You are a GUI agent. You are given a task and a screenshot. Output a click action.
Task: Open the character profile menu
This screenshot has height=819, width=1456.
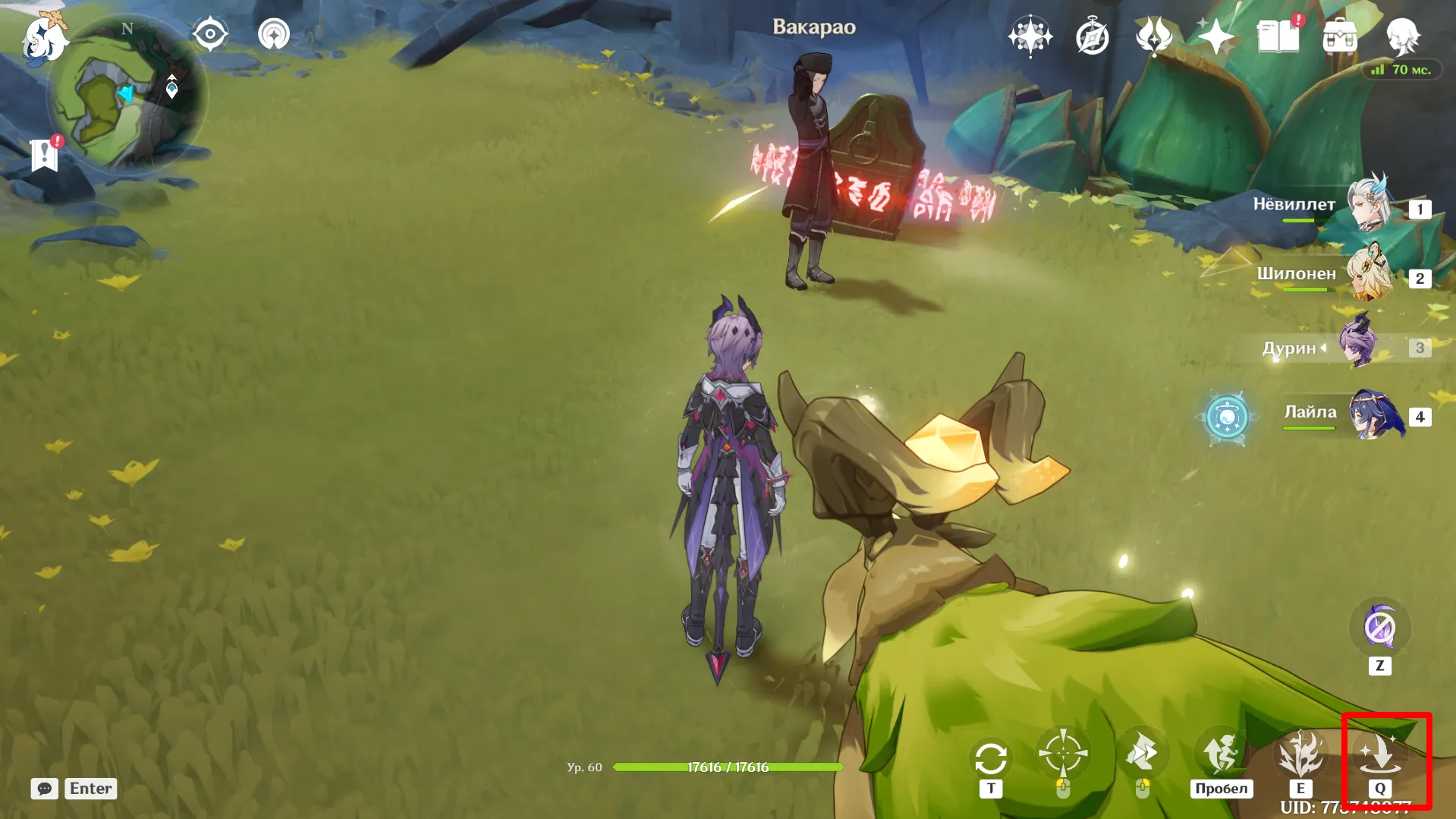1402,36
